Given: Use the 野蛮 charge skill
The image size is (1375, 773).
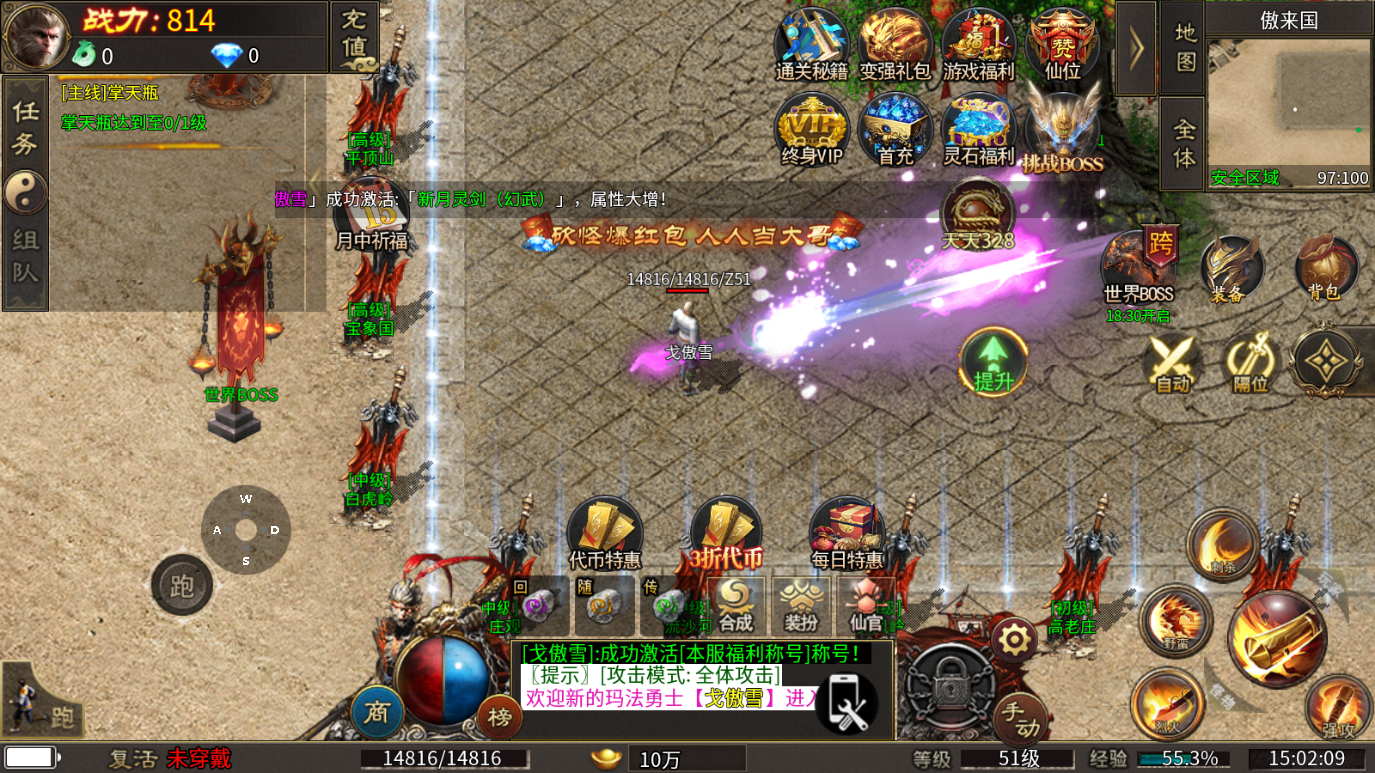Looking at the screenshot, I should pos(1175,620).
